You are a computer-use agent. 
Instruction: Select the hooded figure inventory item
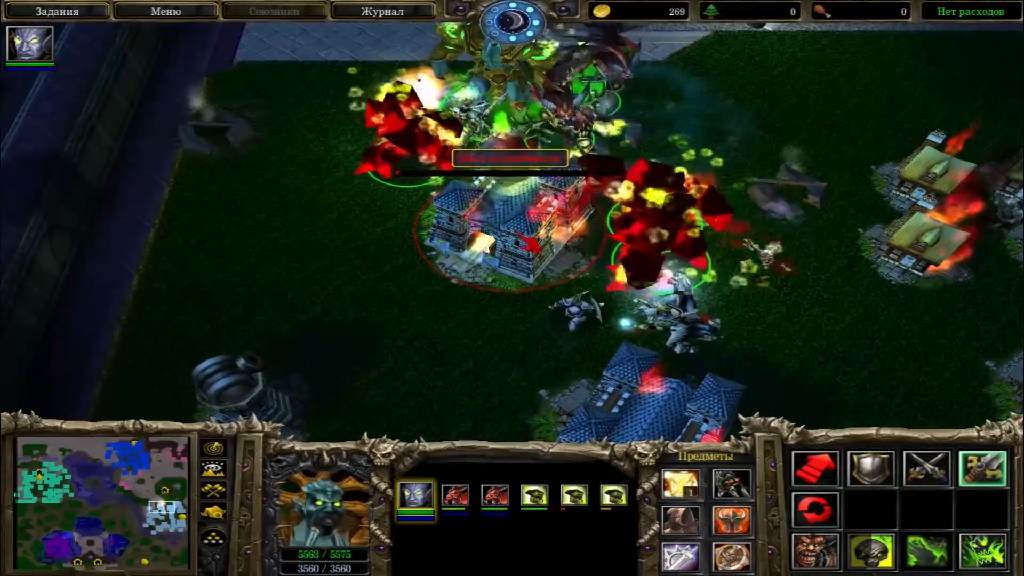coord(680,521)
